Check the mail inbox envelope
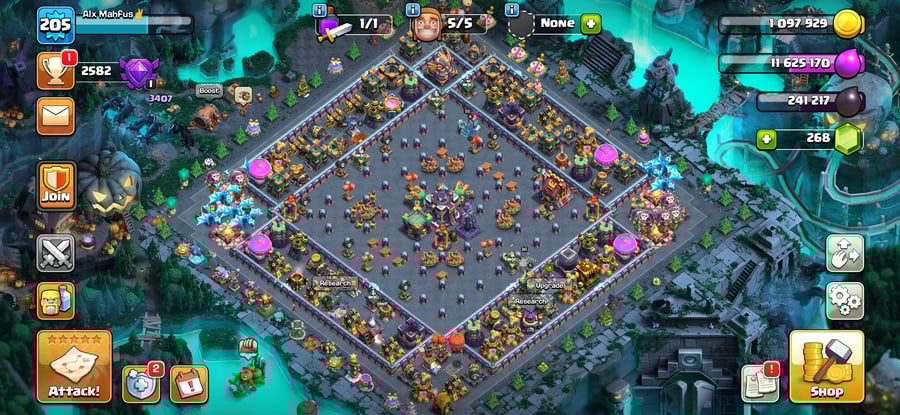 (55, 115)
